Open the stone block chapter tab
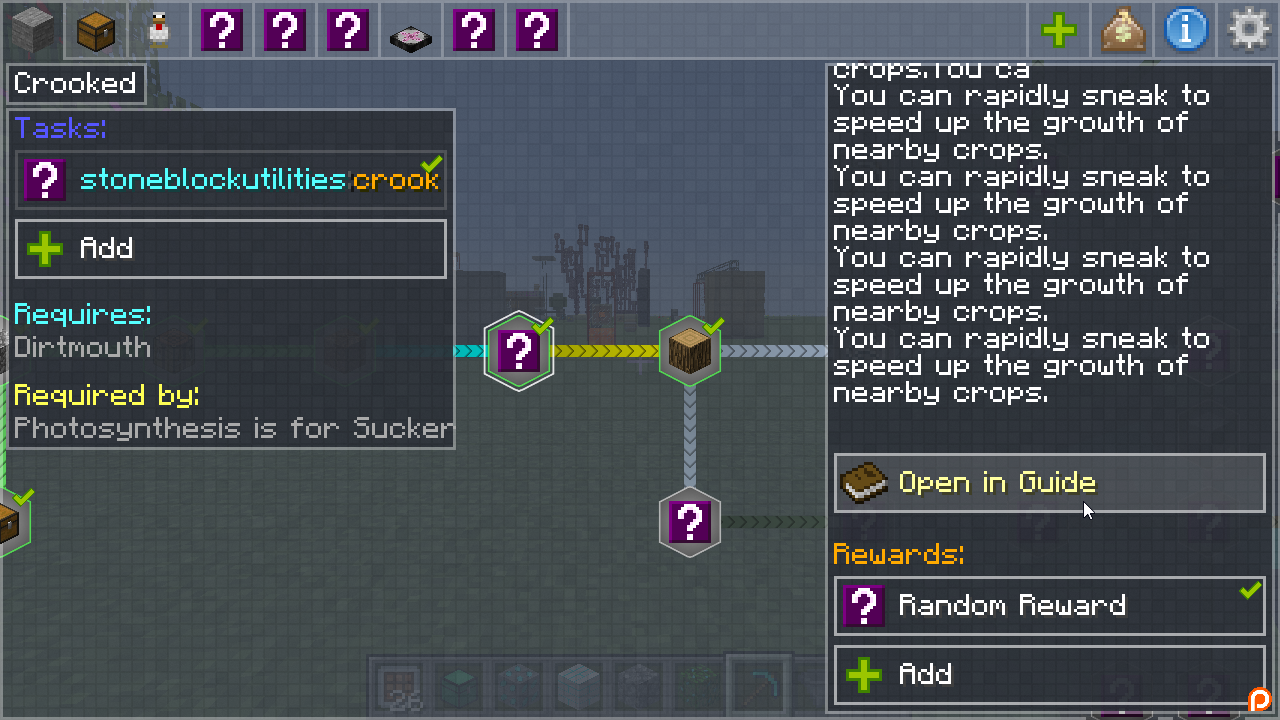Screen dimensions: 1280x720 [x=33, y=31]
